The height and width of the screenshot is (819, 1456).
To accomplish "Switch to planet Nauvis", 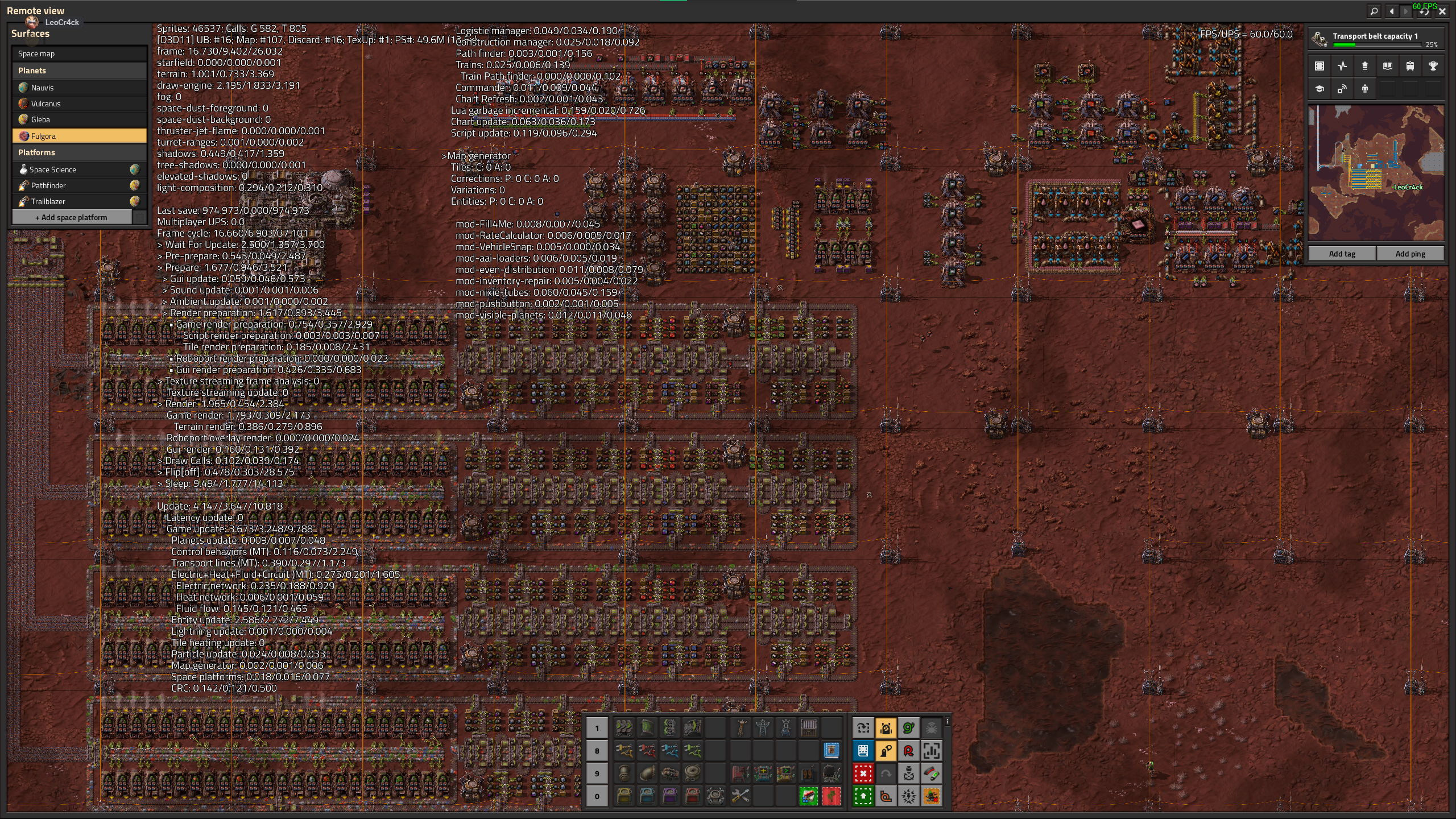I will tap(79, 88).
